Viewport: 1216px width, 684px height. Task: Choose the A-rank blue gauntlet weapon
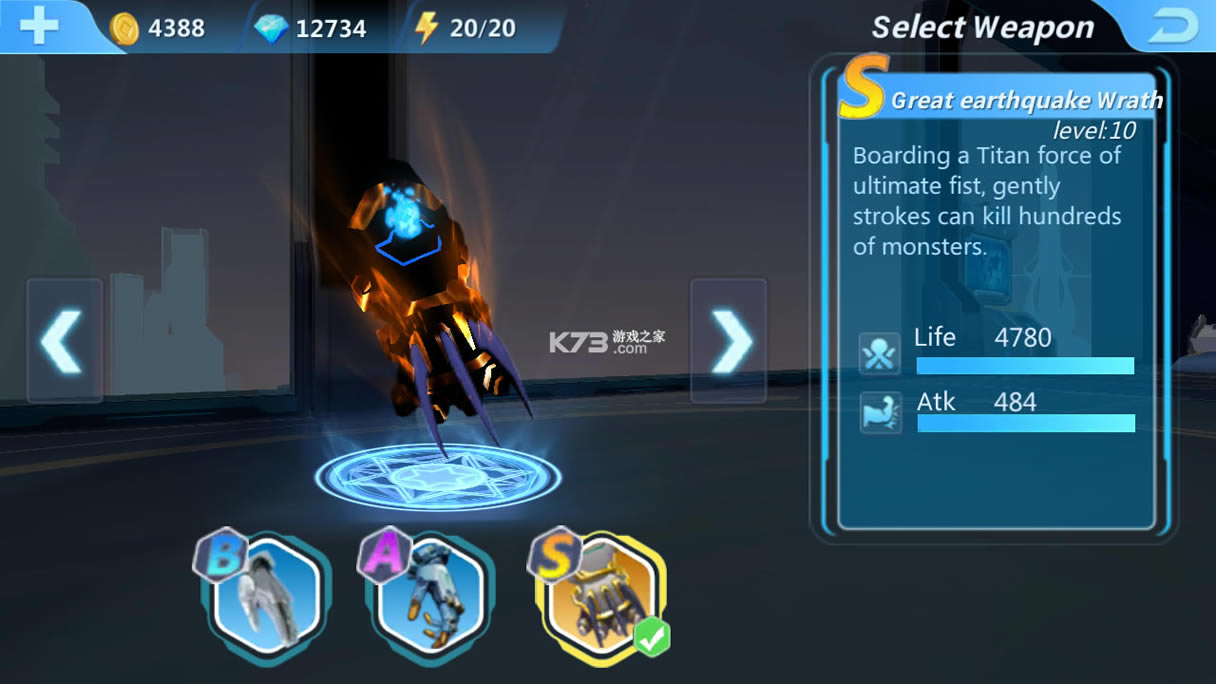(431, 594)
